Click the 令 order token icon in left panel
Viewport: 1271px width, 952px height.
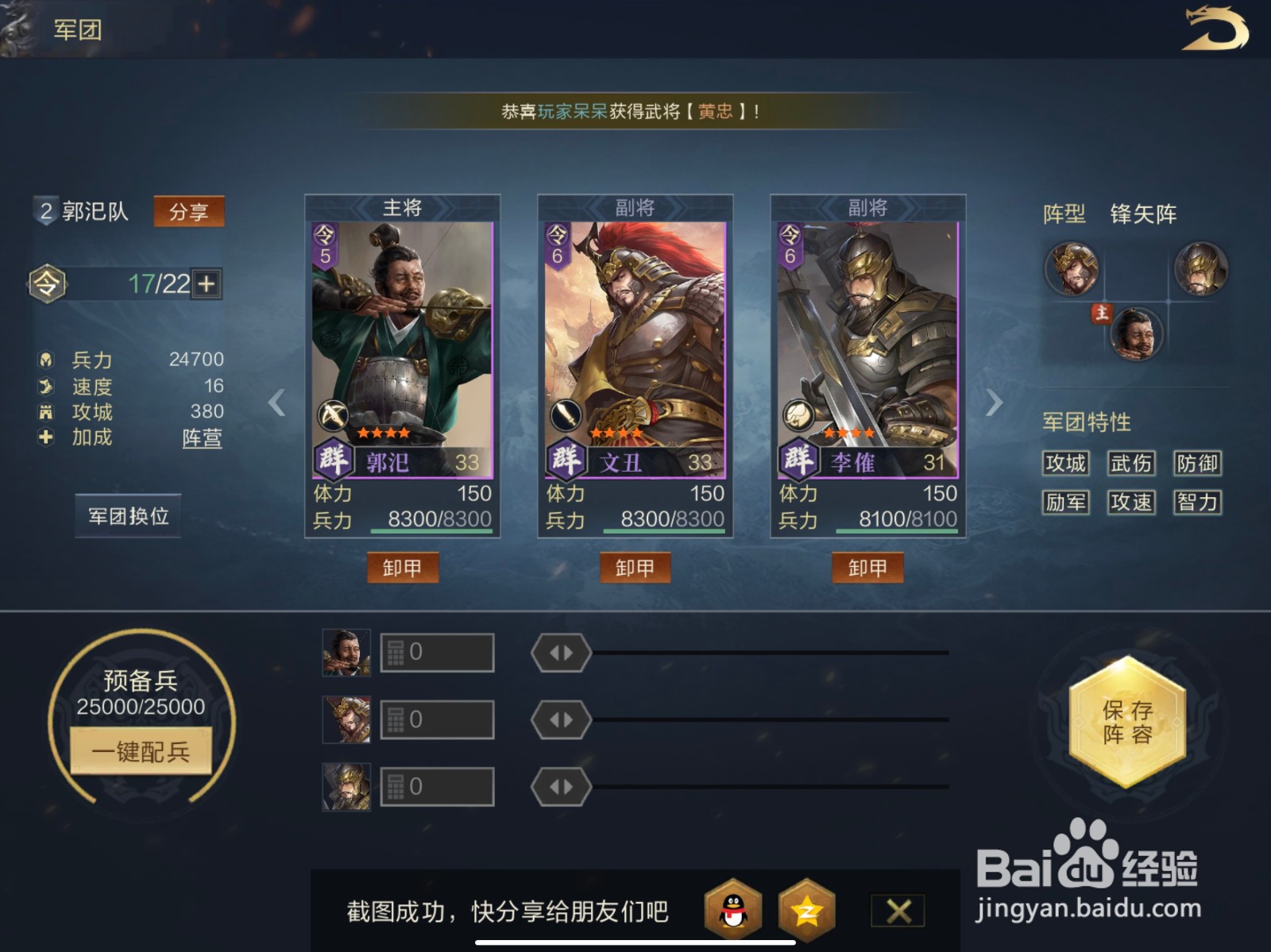pos(46,283)
